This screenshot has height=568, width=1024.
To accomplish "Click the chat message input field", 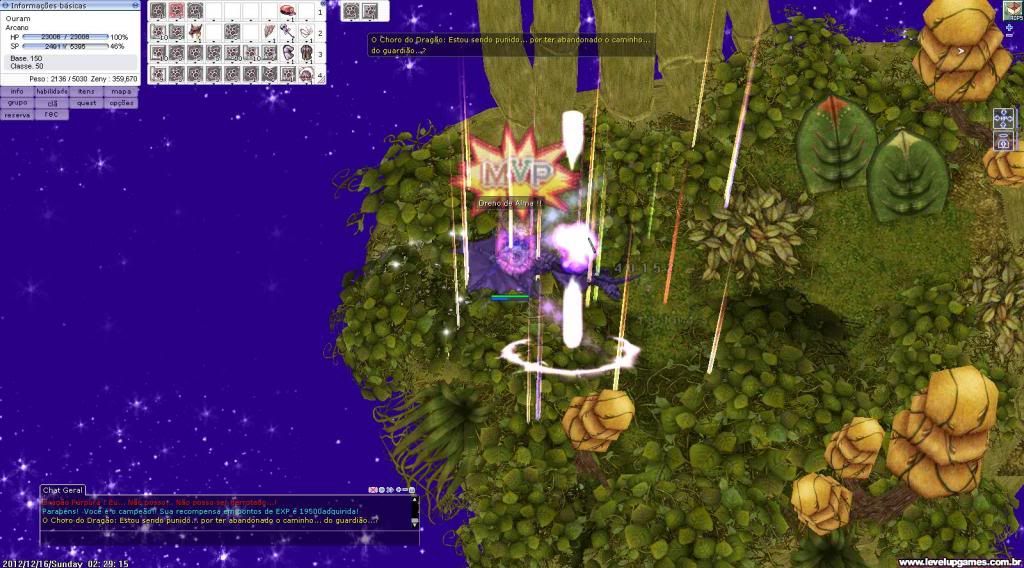I will tap(220, 538).
